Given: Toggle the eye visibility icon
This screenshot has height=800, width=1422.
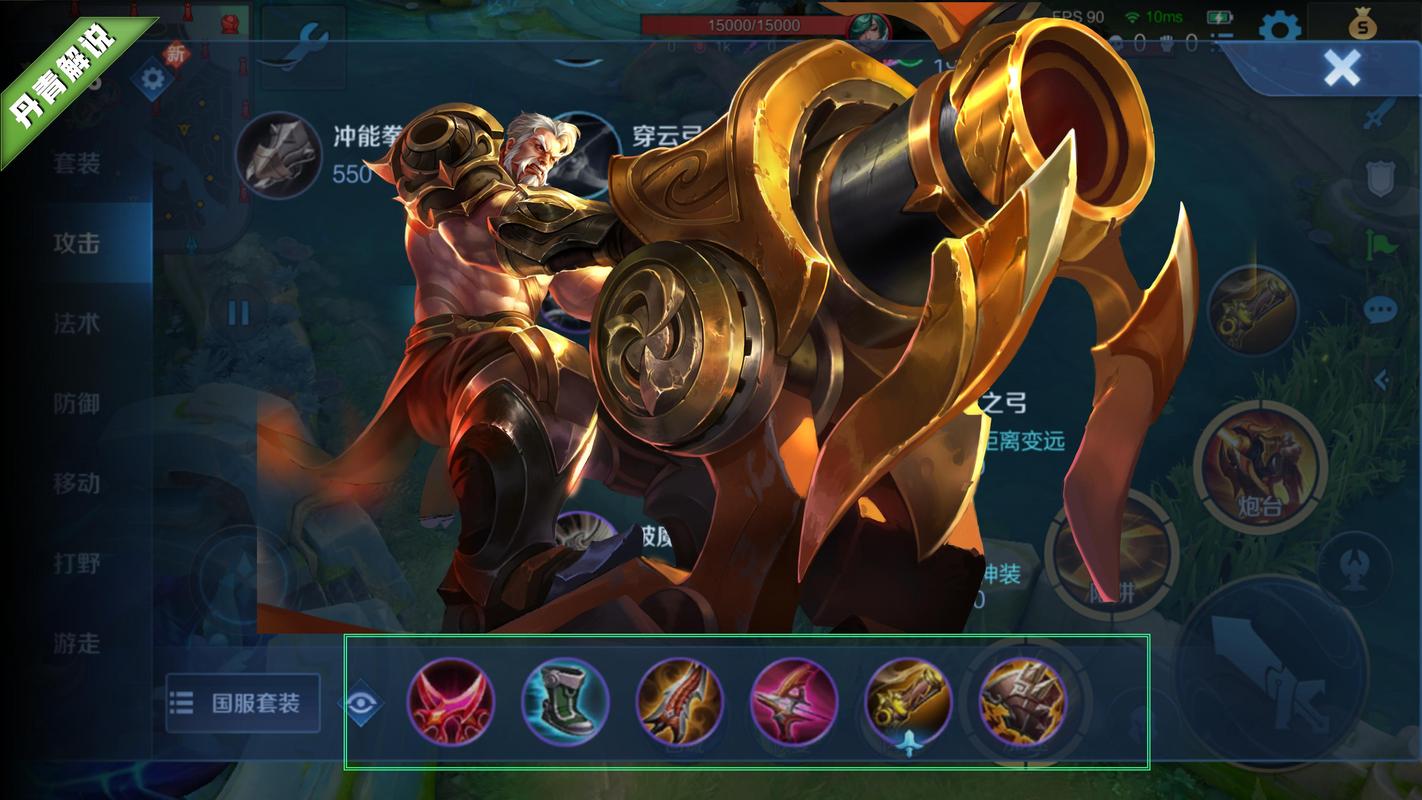Looking at the screenshot, I should [x=363, y=703].
